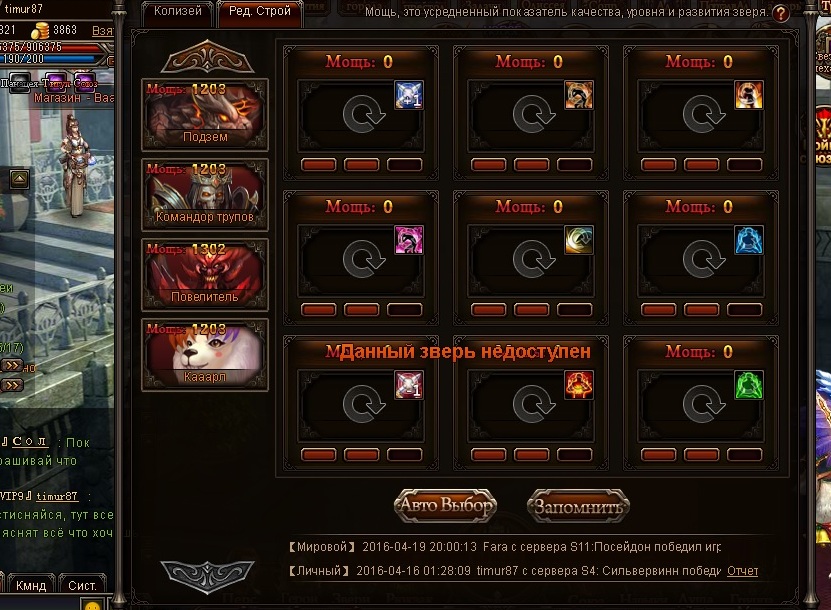Switch chat to the Кмнд tab
The height and width of the screenshot is (610, 831).
coord(31,584)
